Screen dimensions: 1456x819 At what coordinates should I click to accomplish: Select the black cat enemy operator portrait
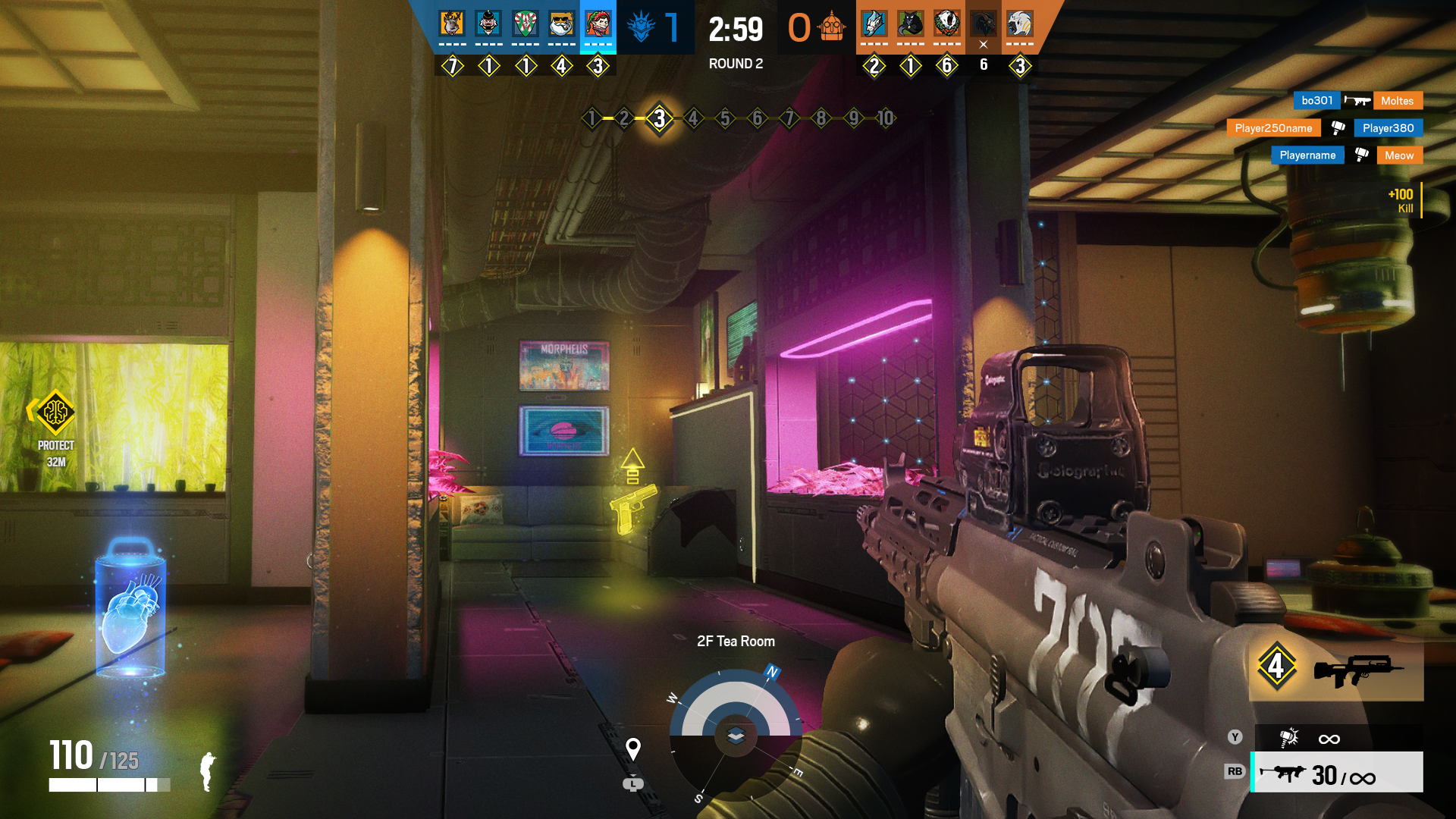(x=910, y=24)
